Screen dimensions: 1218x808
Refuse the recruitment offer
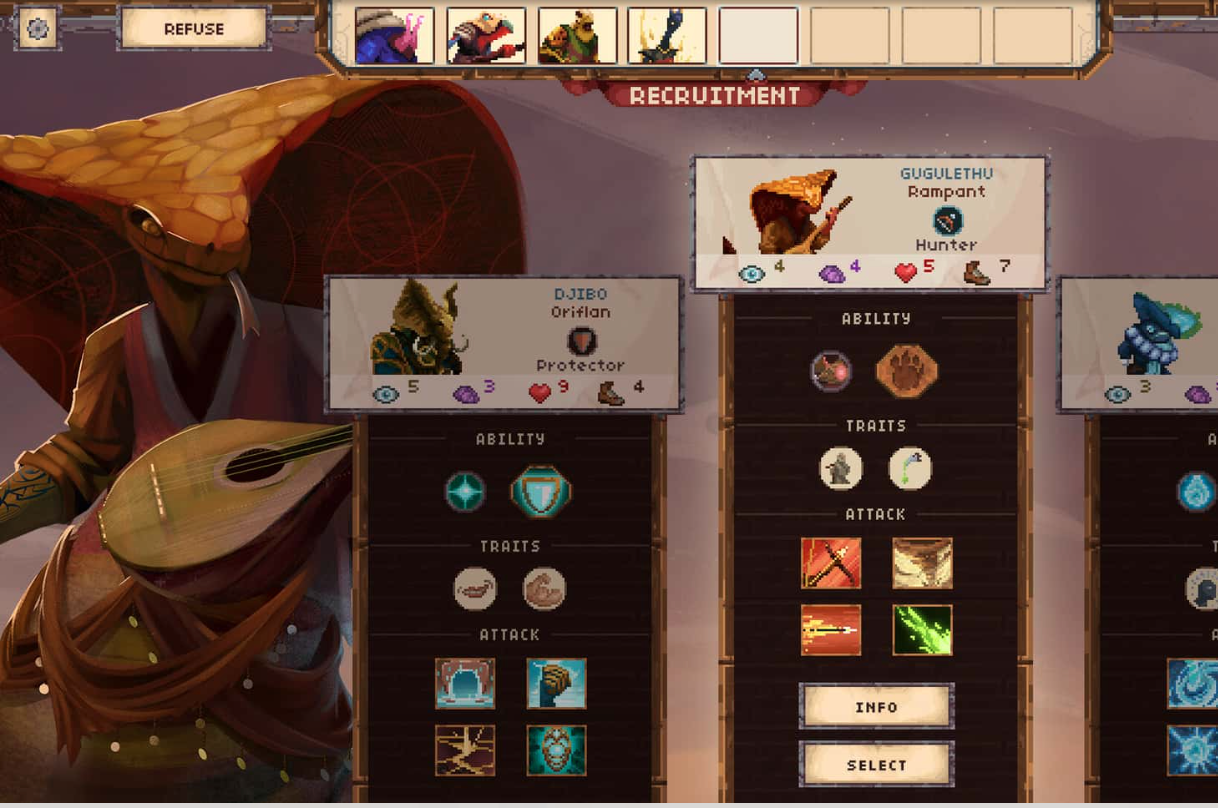tap(194, 29)
